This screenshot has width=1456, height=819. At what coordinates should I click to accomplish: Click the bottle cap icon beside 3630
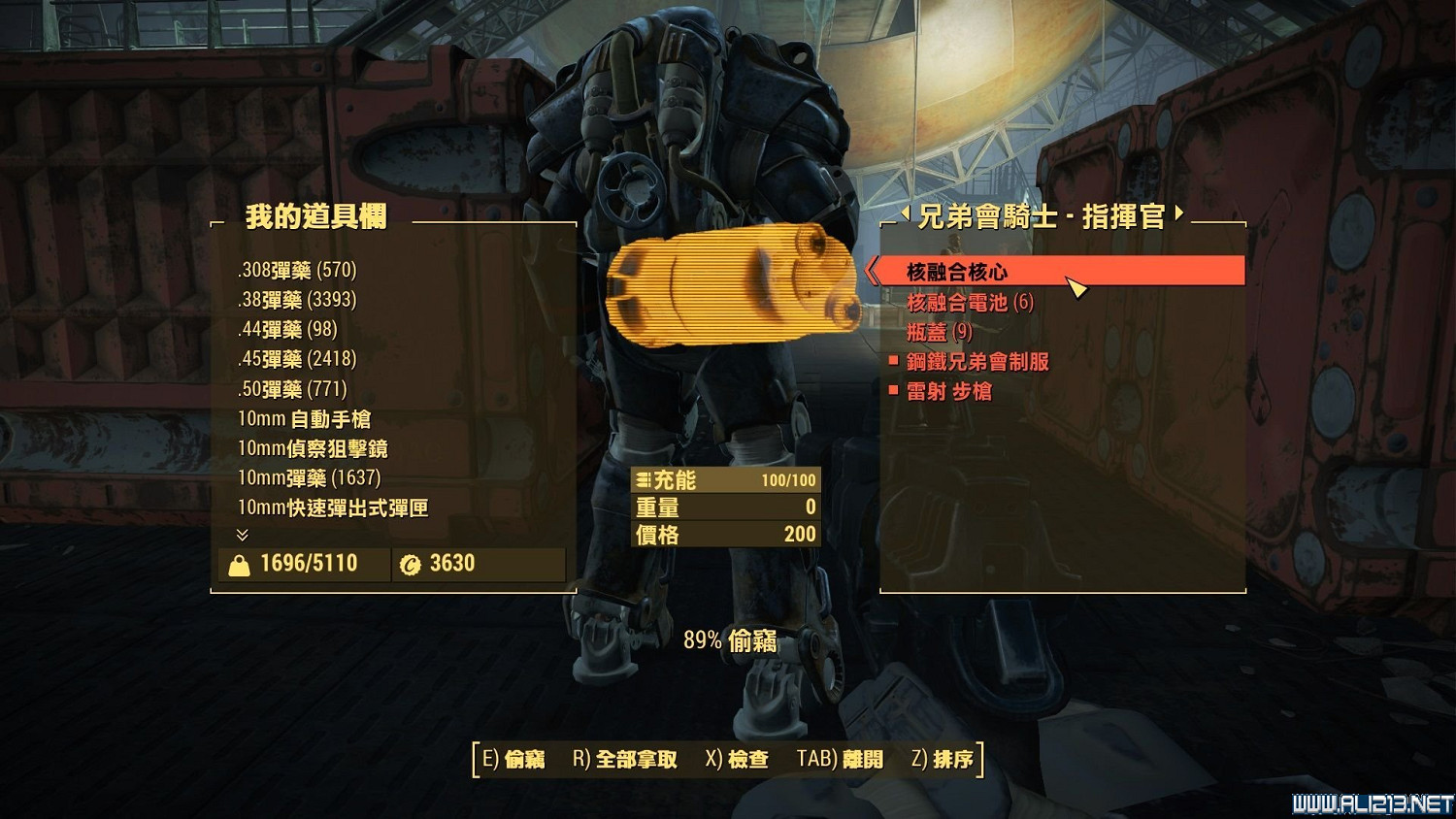(x=409, y=564)
